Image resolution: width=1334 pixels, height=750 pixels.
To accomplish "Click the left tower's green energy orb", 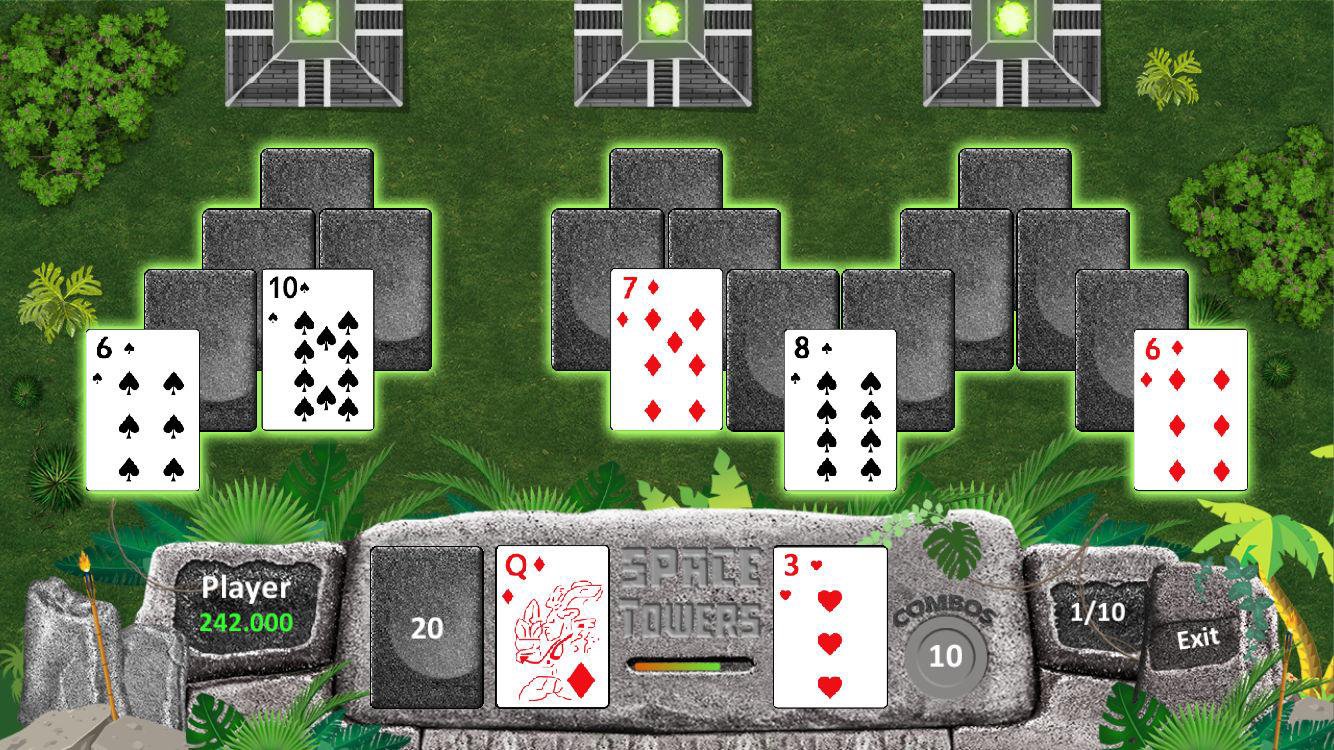I will coord(313,18).
